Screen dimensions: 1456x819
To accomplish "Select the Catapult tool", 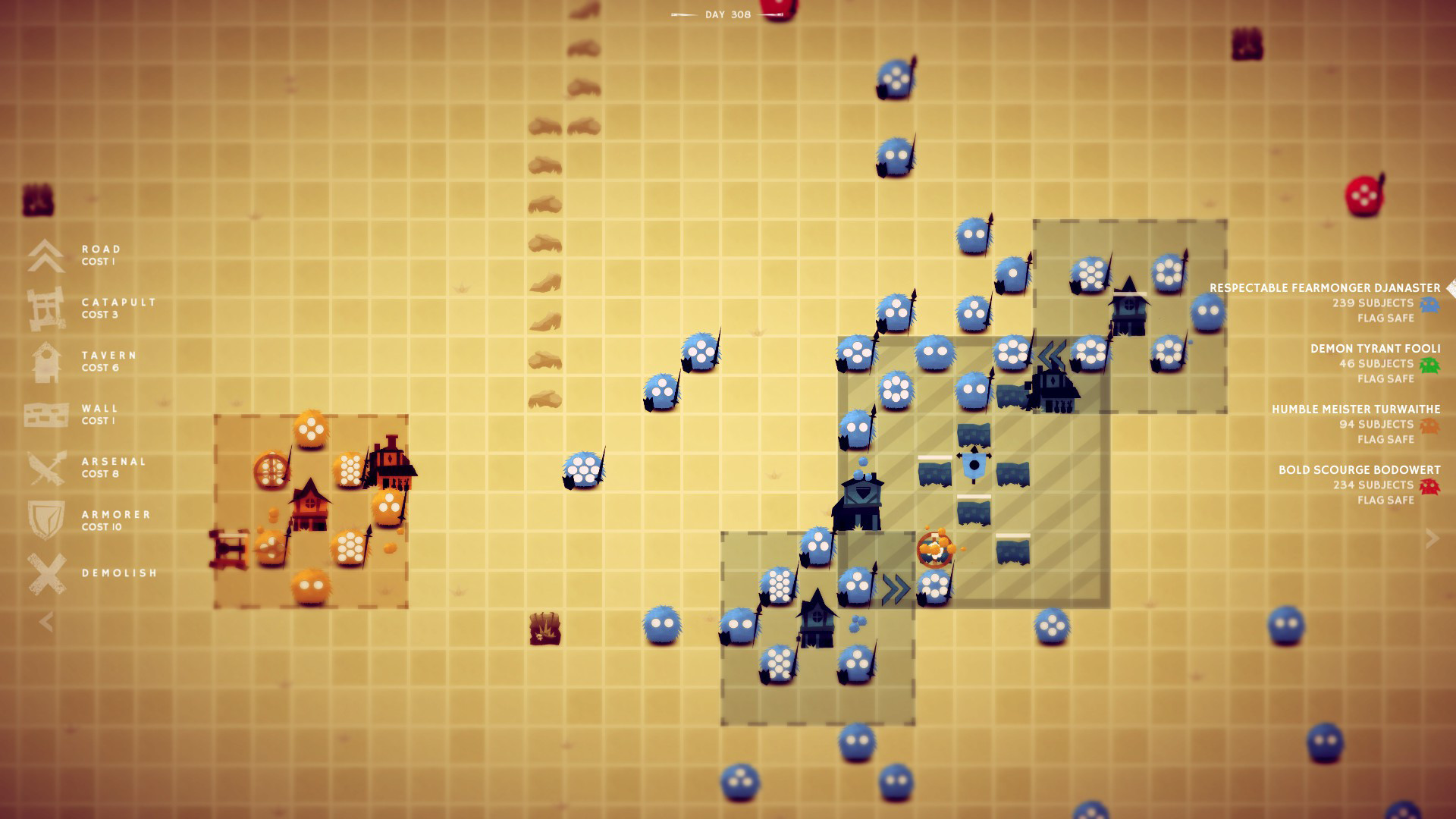I will click(x=44, y=308).
